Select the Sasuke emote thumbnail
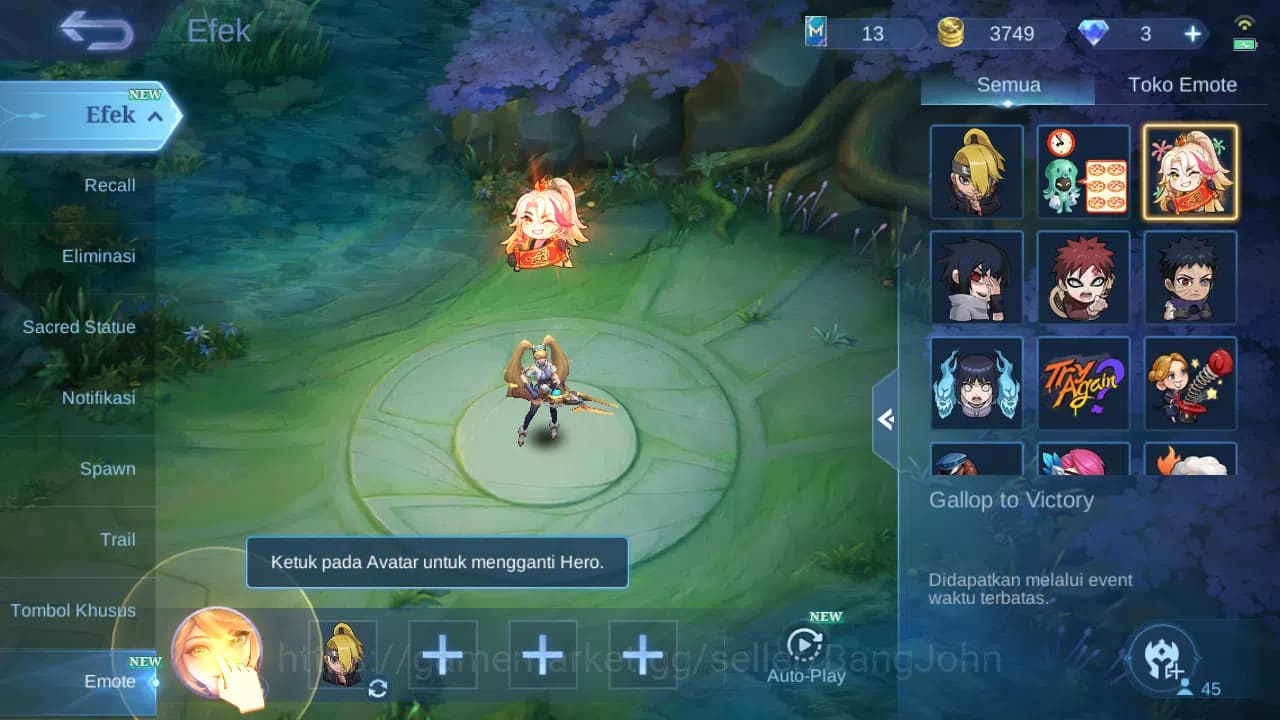This screenshot has height=720, width=1280. click(976, 277)
